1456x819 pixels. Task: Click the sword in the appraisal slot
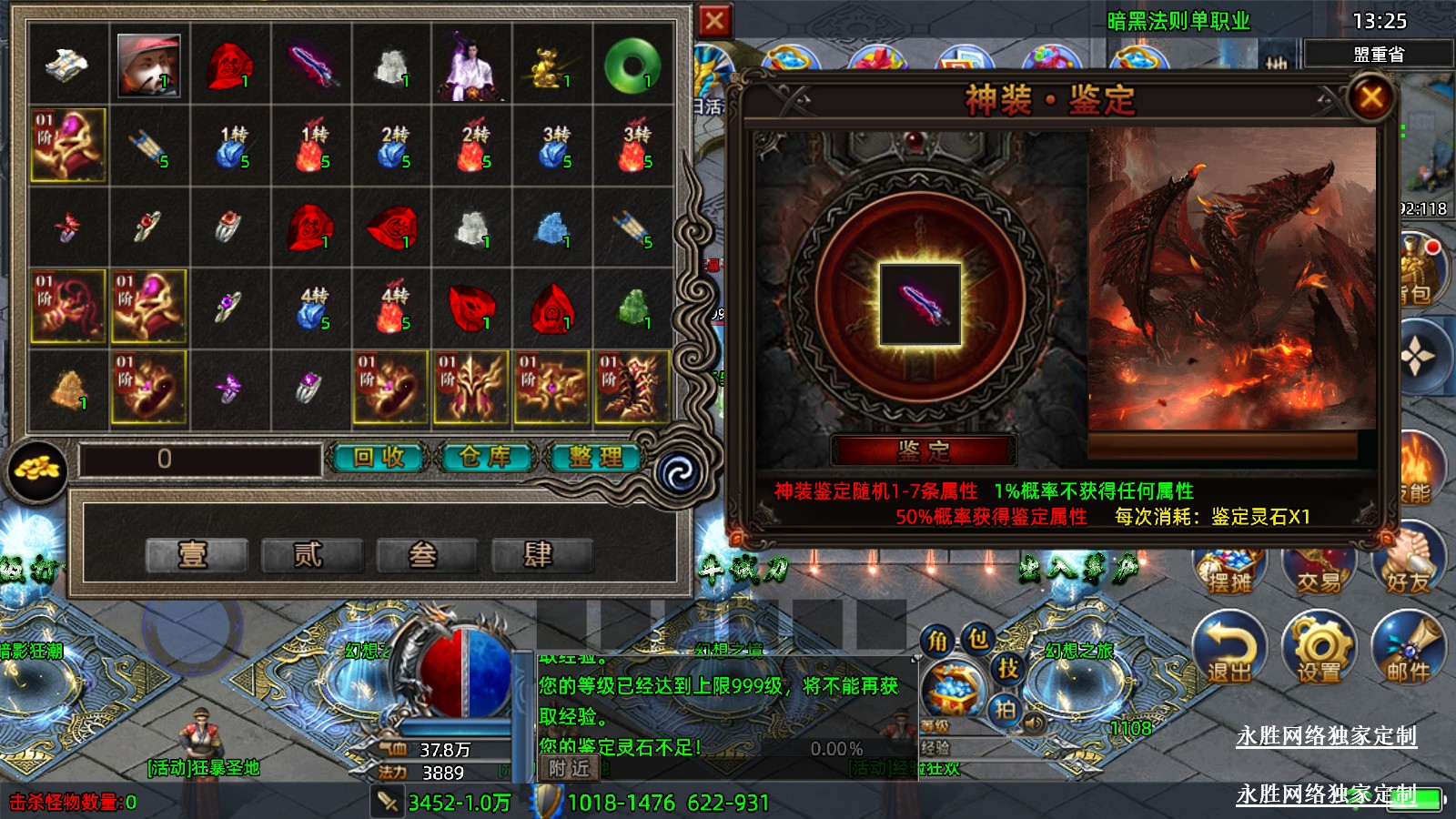[x=920, y=304]
